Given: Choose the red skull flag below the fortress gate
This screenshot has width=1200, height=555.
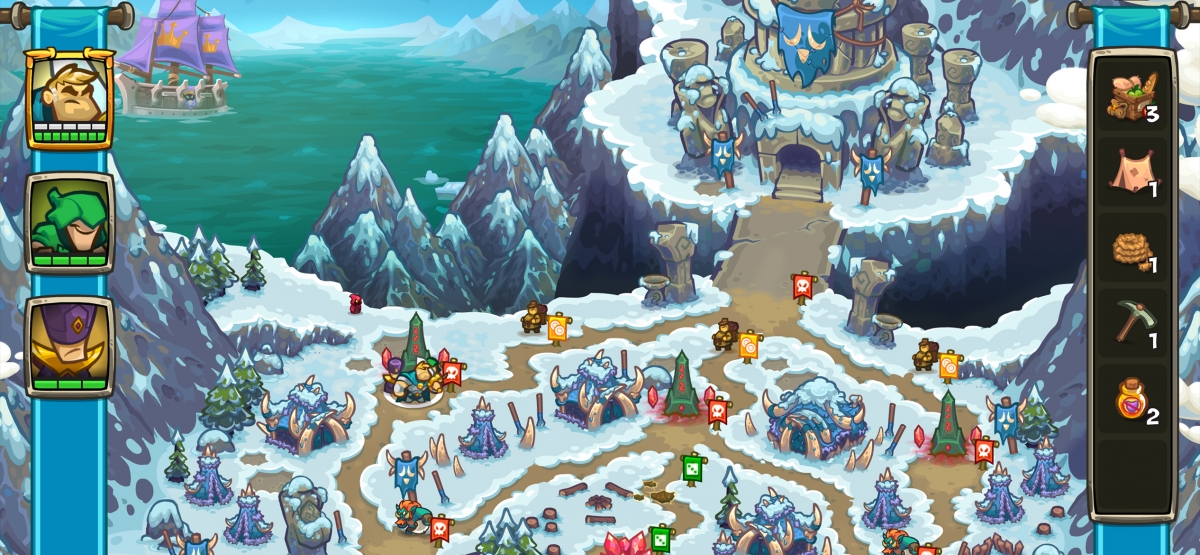Looking at the screenshot, I should [801, 287].
